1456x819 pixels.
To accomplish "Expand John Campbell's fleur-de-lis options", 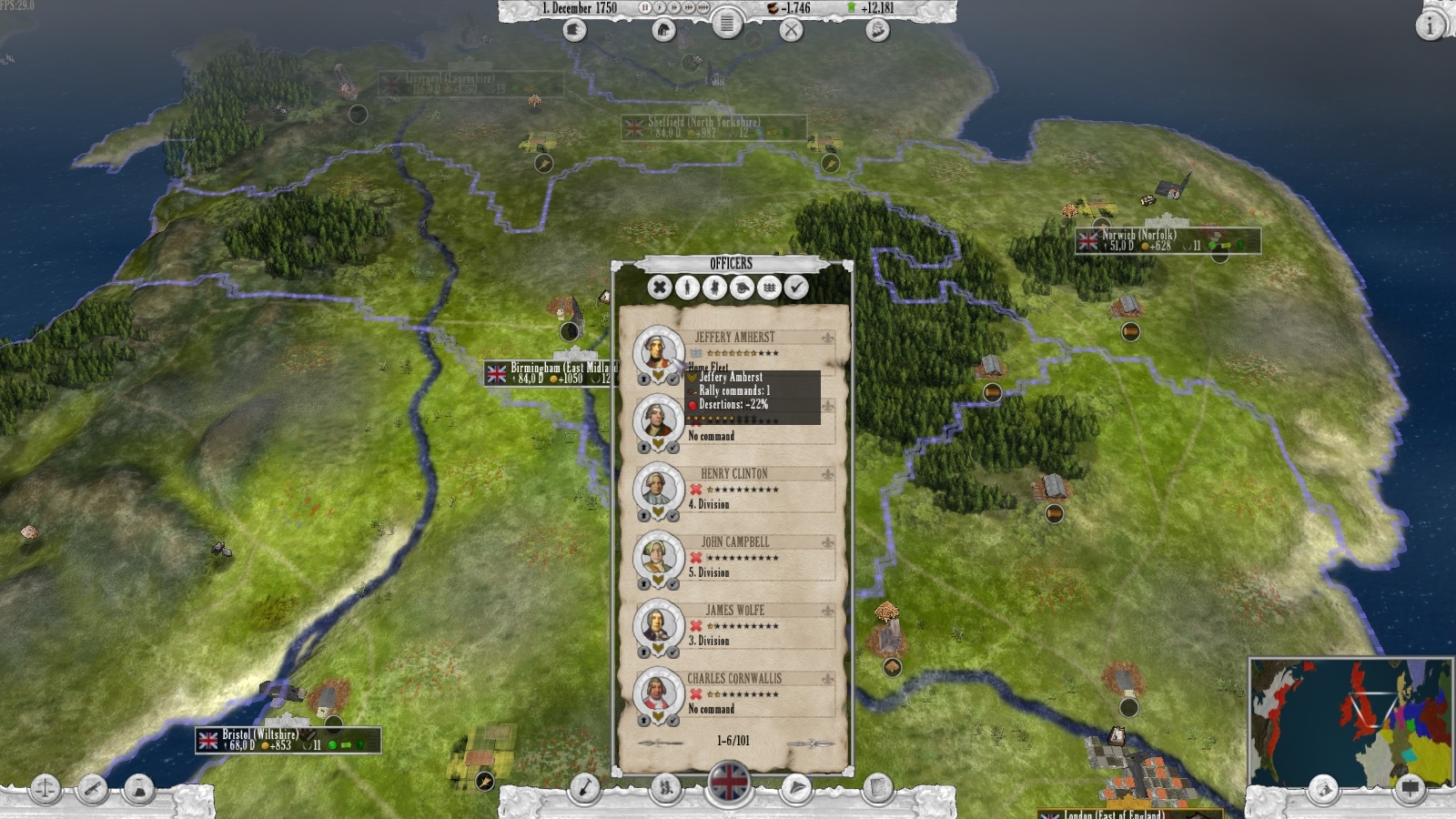I will (x=828, y=541).
